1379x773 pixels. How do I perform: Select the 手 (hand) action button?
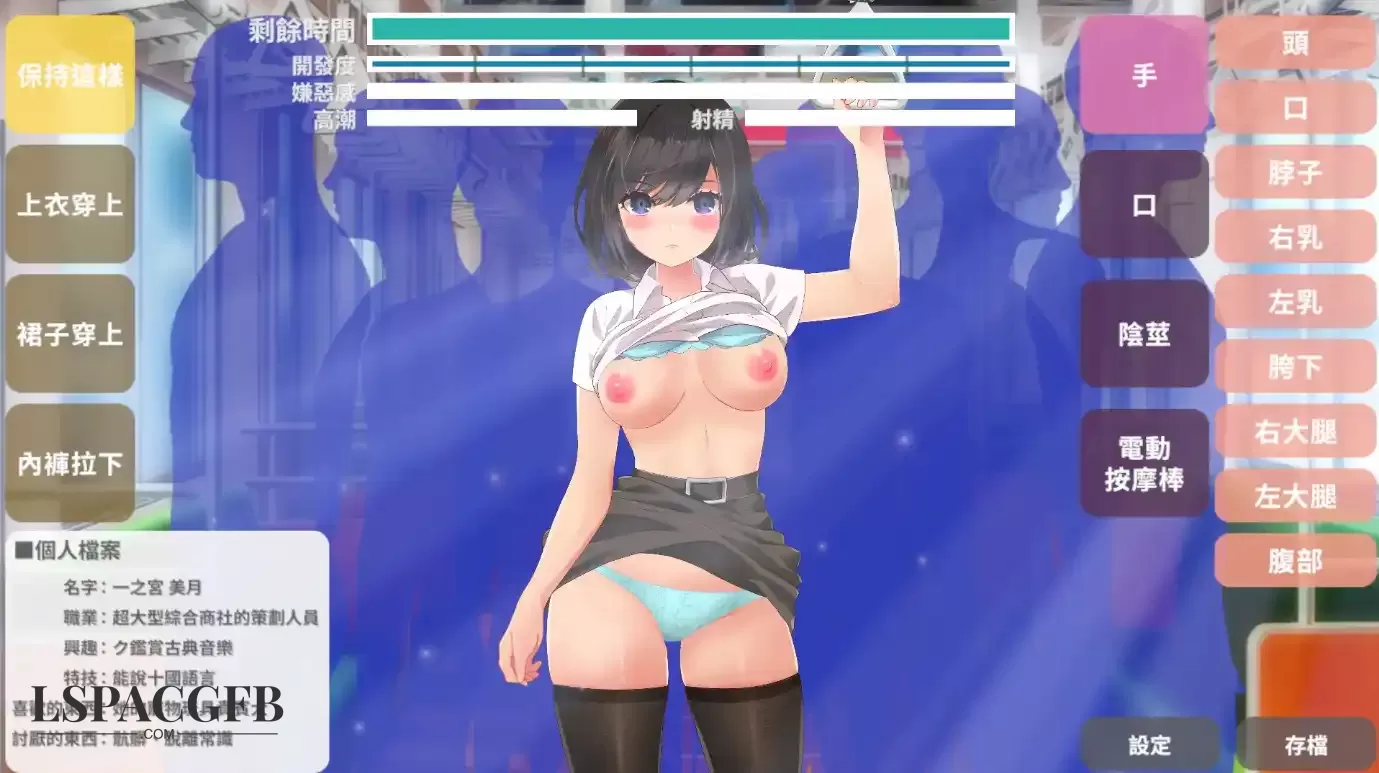(1143, 74)
